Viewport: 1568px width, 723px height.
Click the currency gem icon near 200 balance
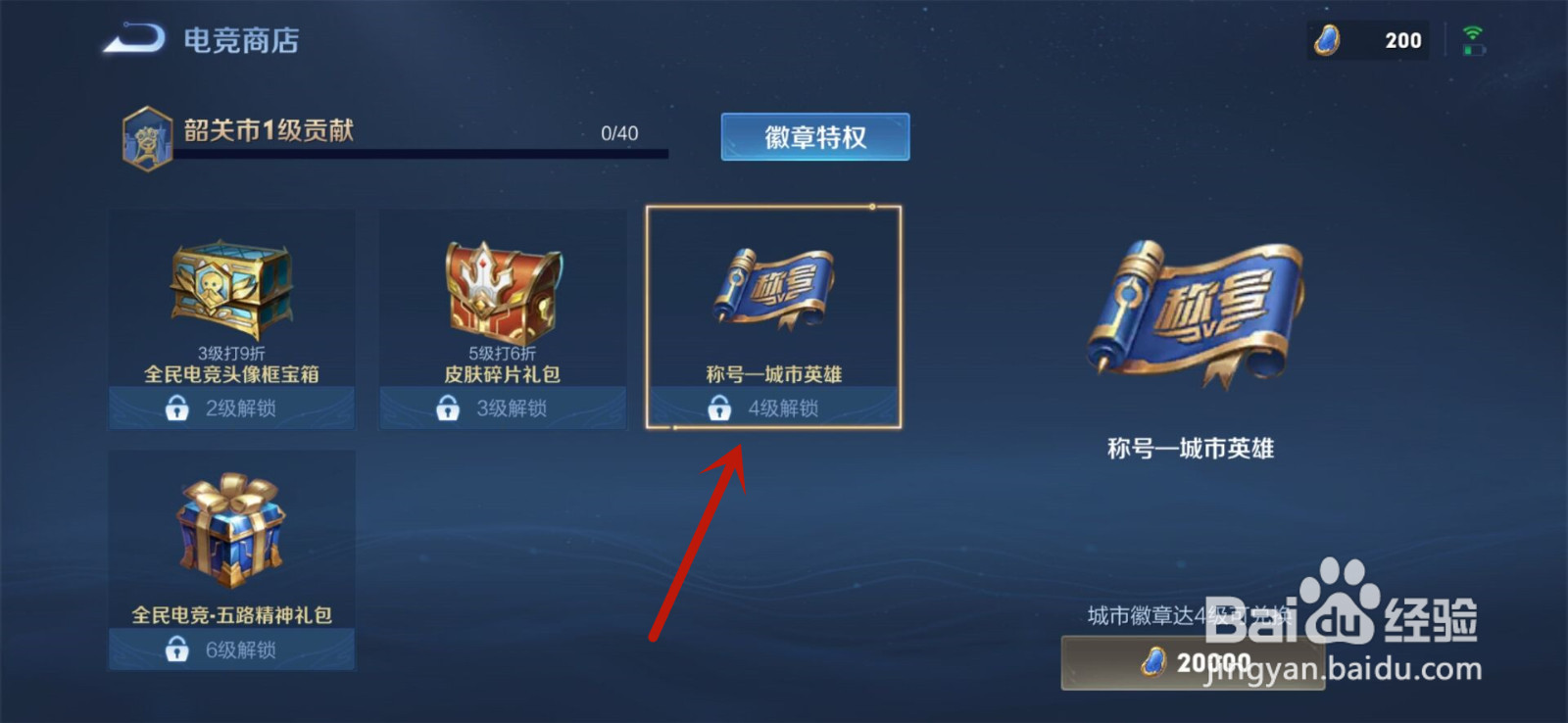[1329, 40]
